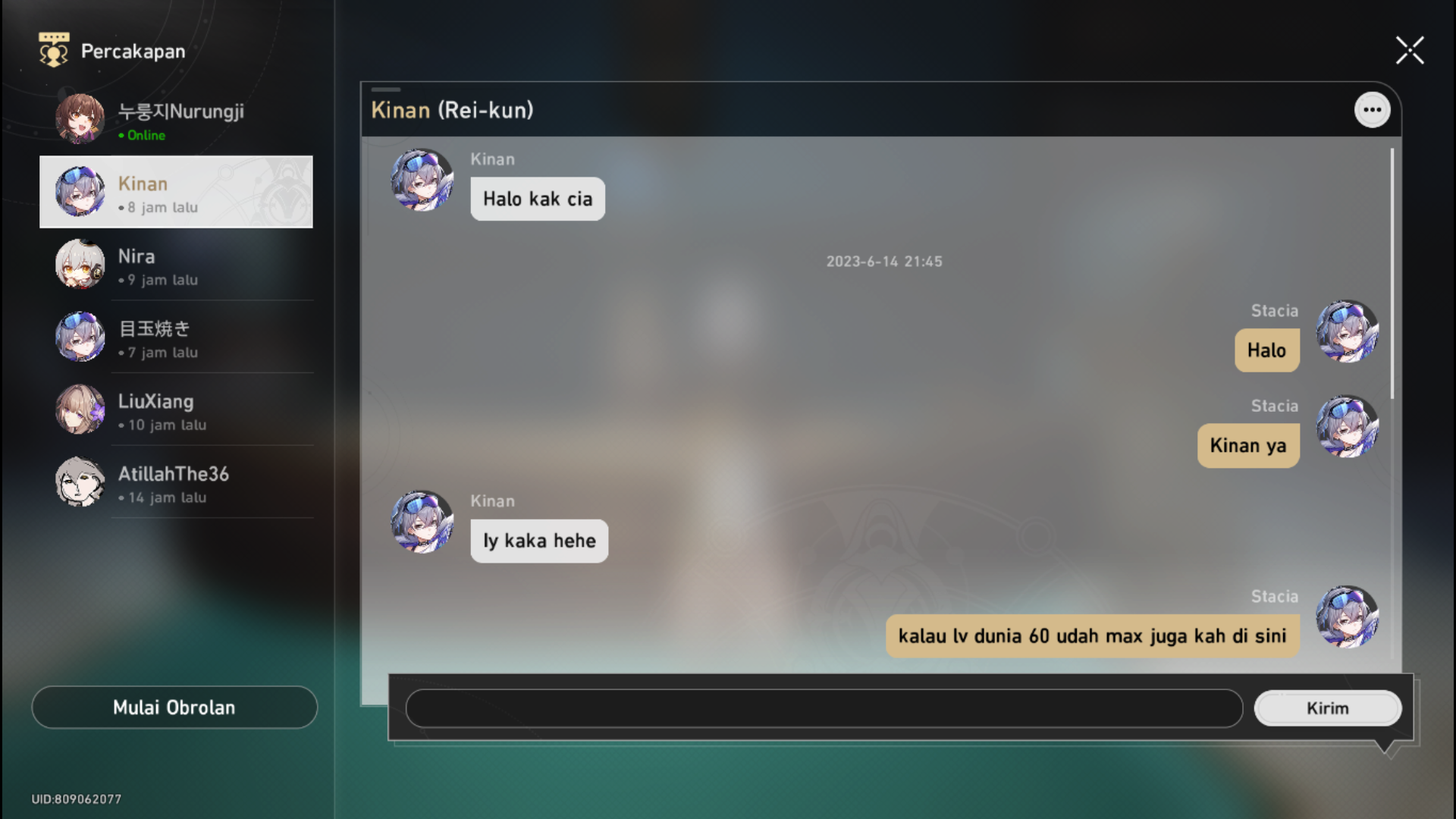Click LiuXiang's avatar thumbnail
The height and width of the screenshot is (819, 1456).
tap(80, 409)
